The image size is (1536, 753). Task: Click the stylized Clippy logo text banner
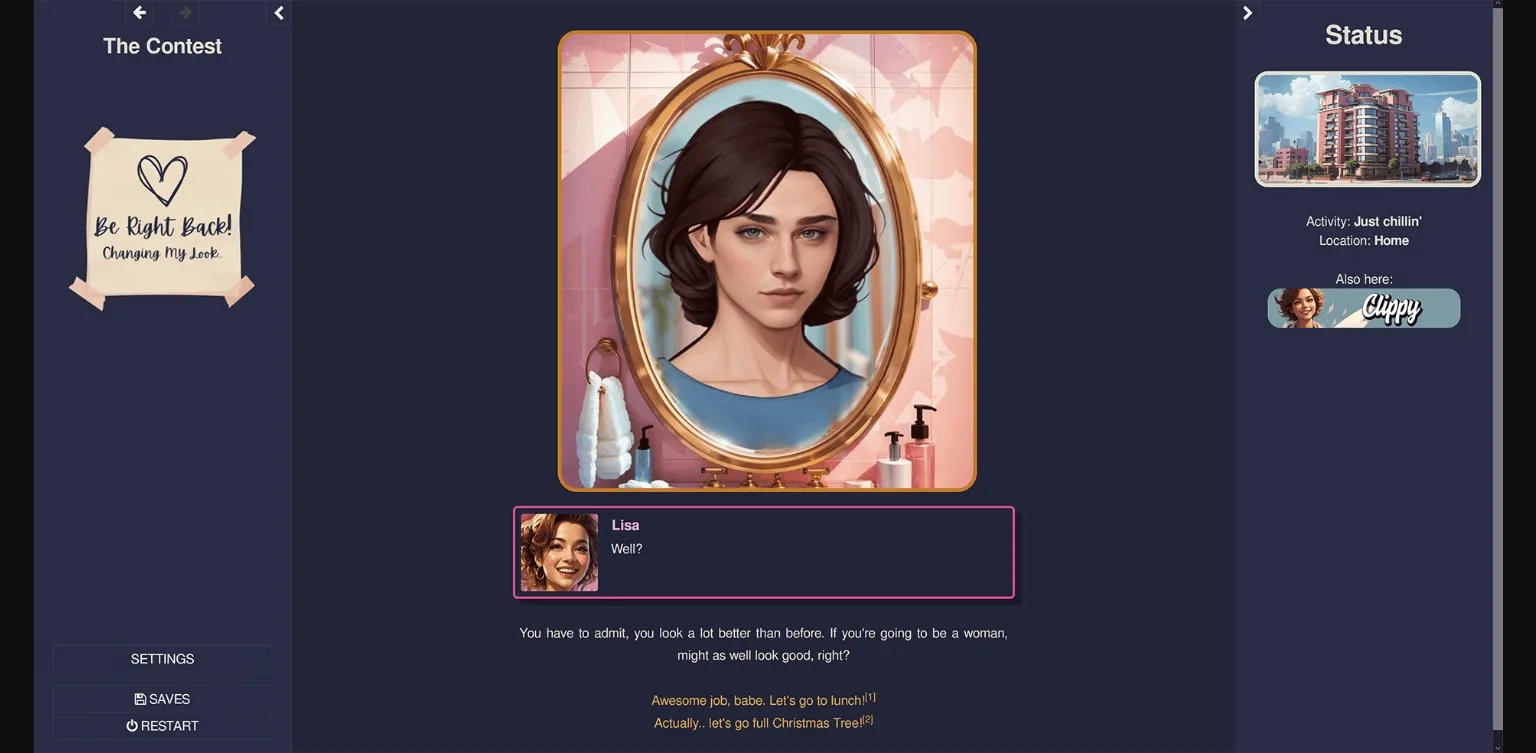[1390, 308]
